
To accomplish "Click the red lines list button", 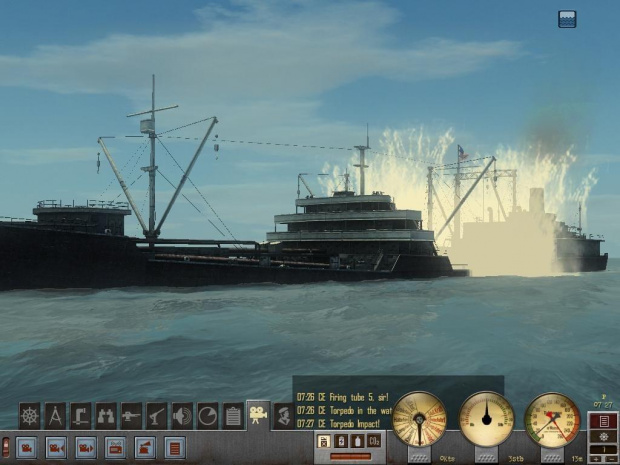I will tap(175, 447).
